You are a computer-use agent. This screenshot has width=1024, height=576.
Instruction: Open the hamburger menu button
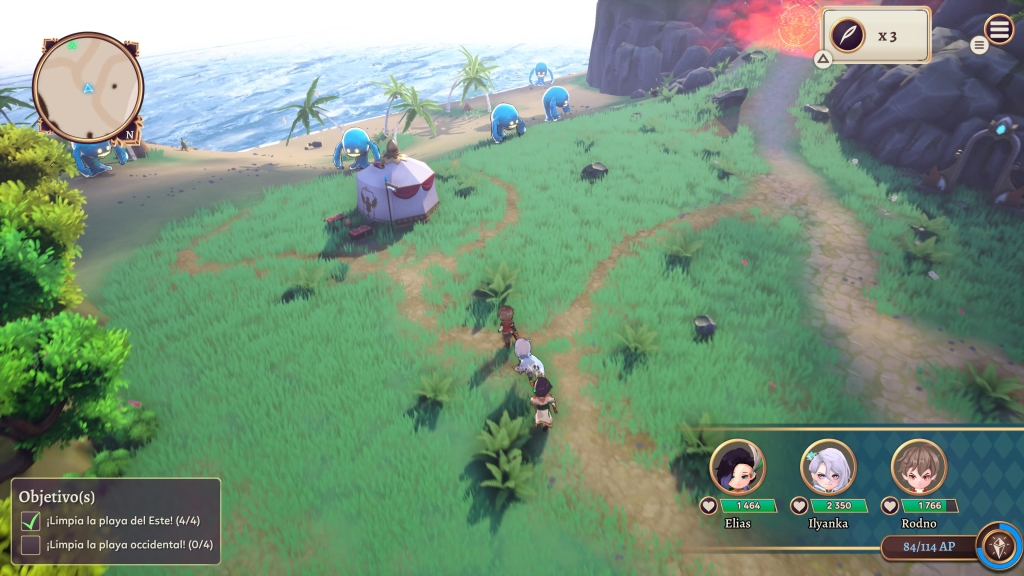[999, 29]
